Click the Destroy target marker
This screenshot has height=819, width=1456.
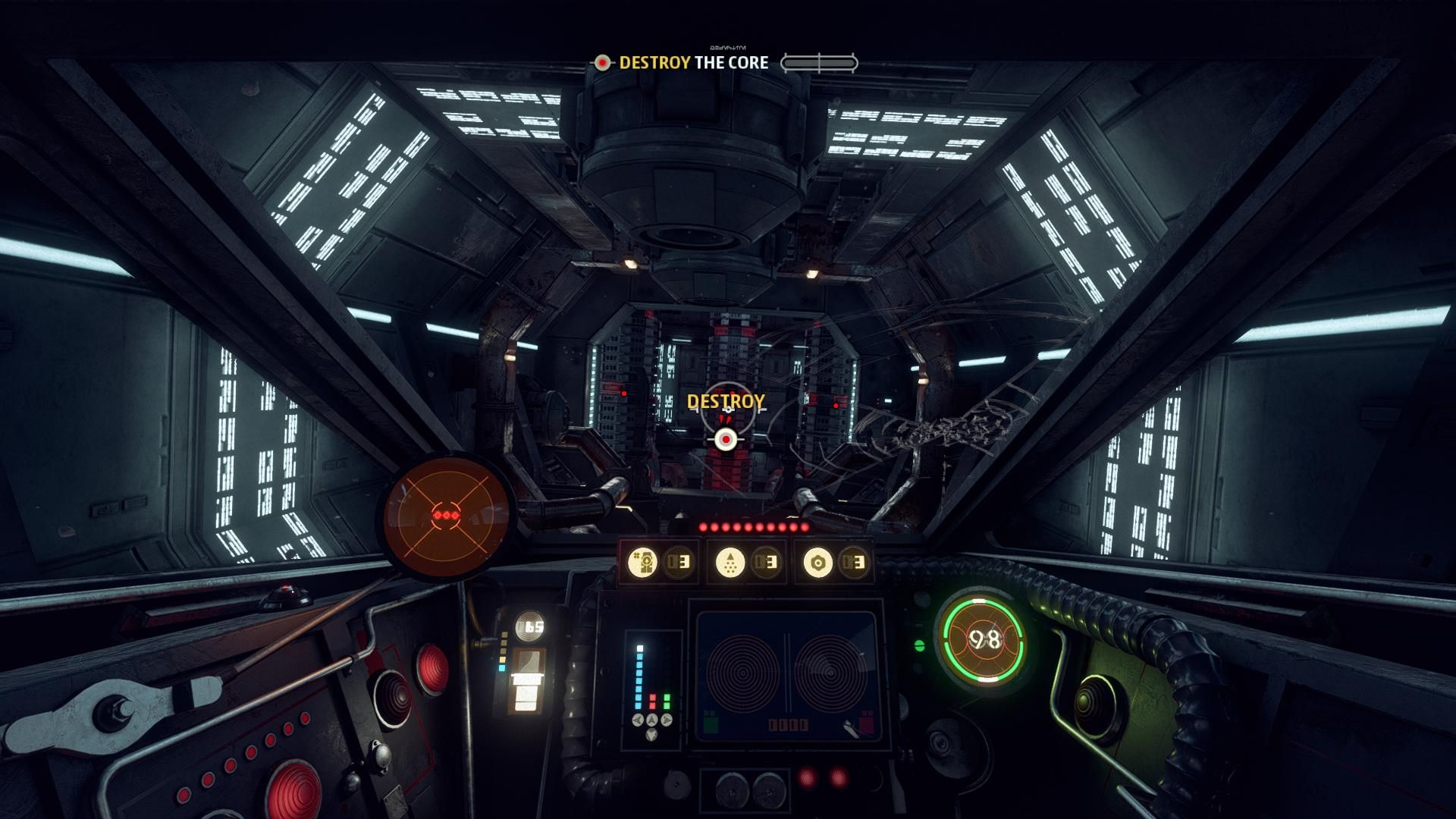pyautogui.click(x=726, y=438)
